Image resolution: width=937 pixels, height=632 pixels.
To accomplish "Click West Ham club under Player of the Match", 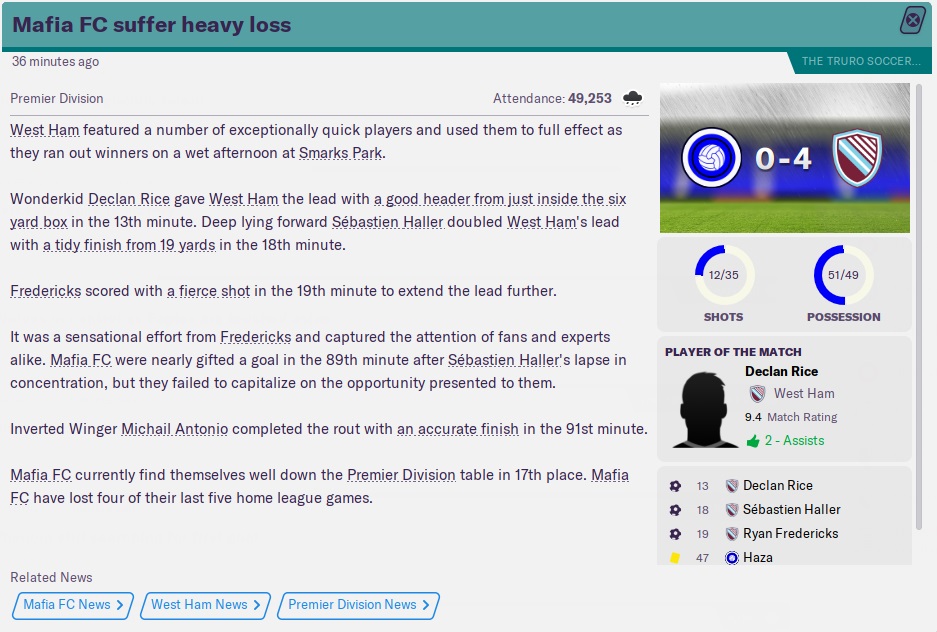I will pos(804,394).
